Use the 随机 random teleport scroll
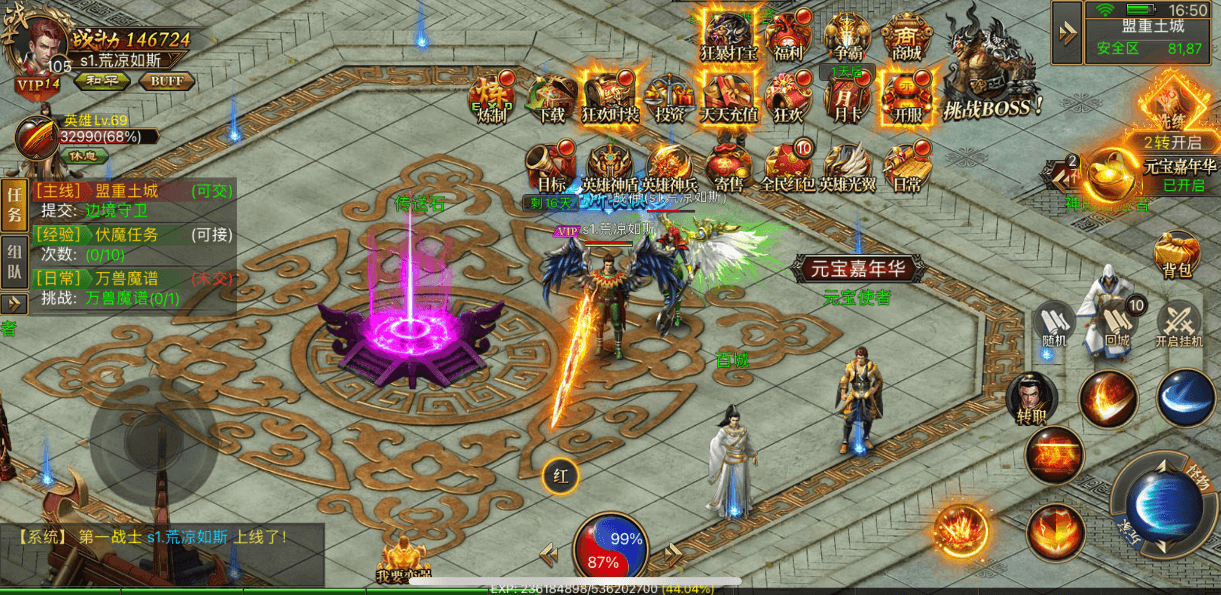The image size is (1221, 595). click(x=1054, y=323)
